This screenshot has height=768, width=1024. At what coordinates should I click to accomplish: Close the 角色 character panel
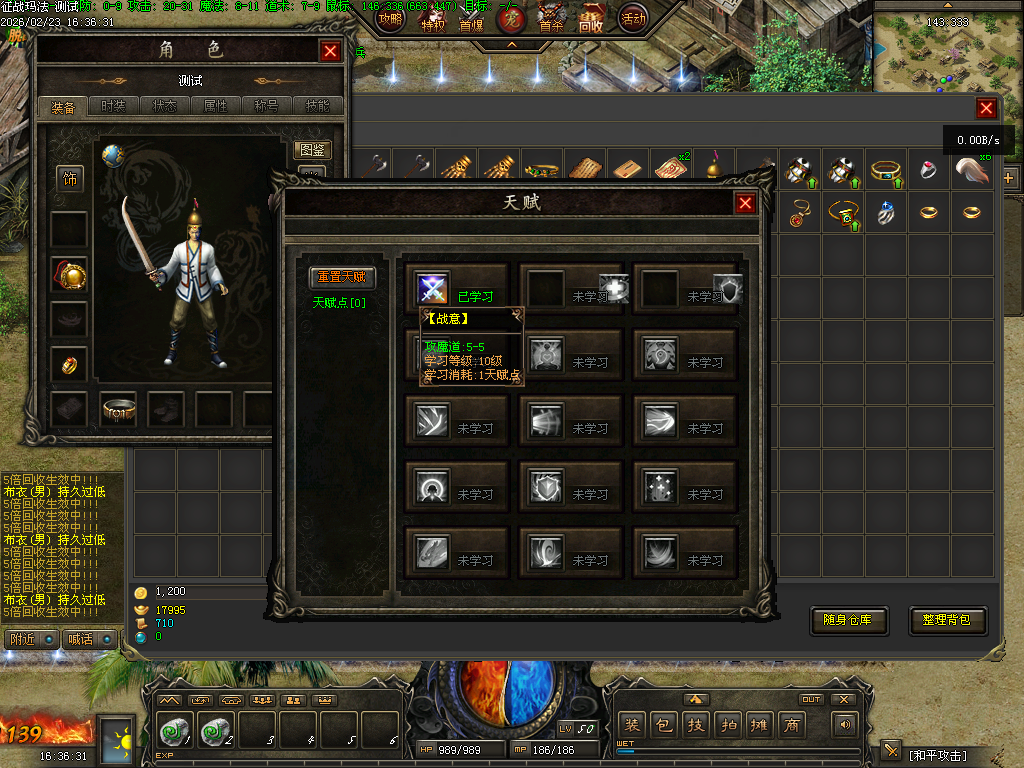(x=331, y=51)
